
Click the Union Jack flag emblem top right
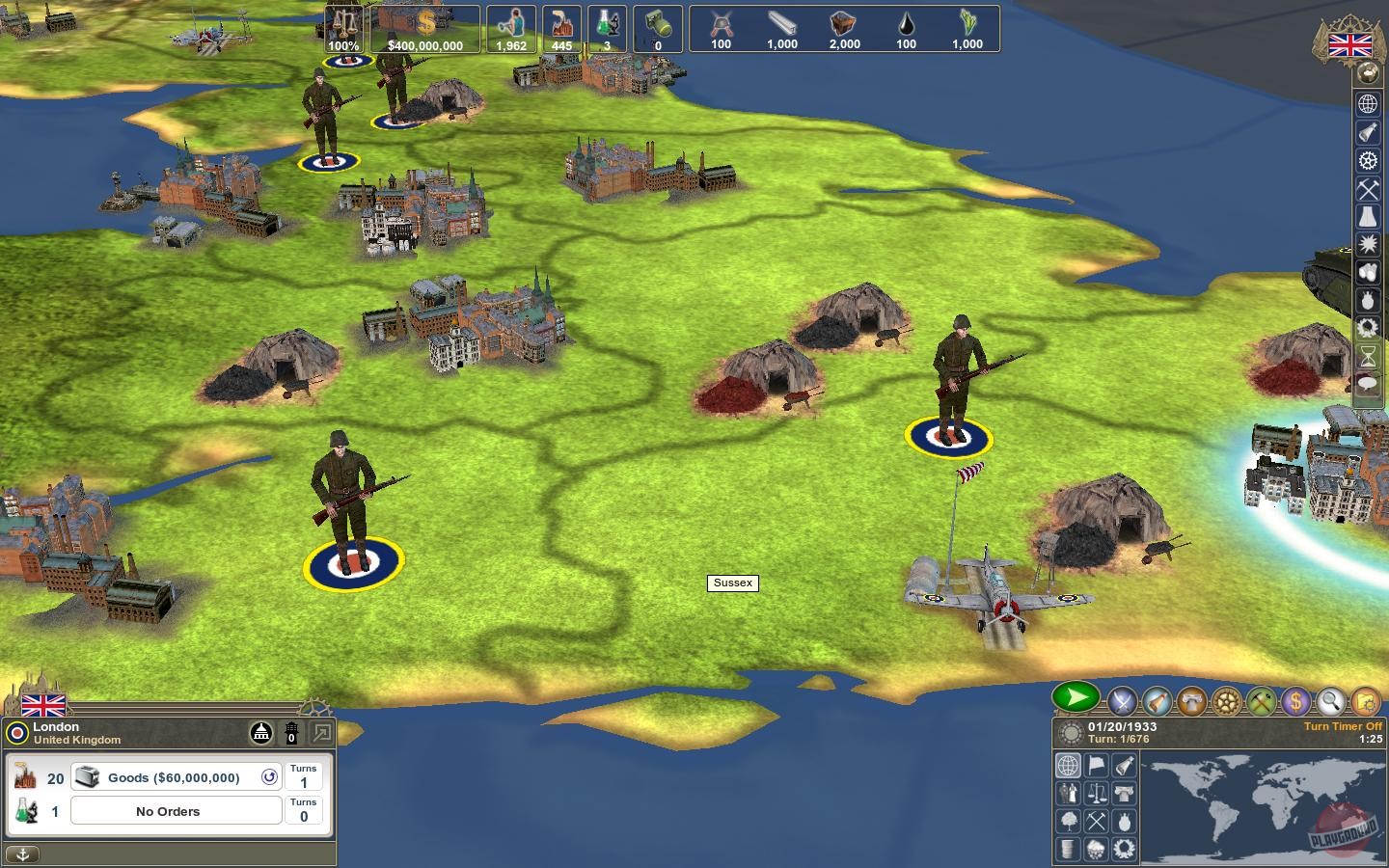1349,43
